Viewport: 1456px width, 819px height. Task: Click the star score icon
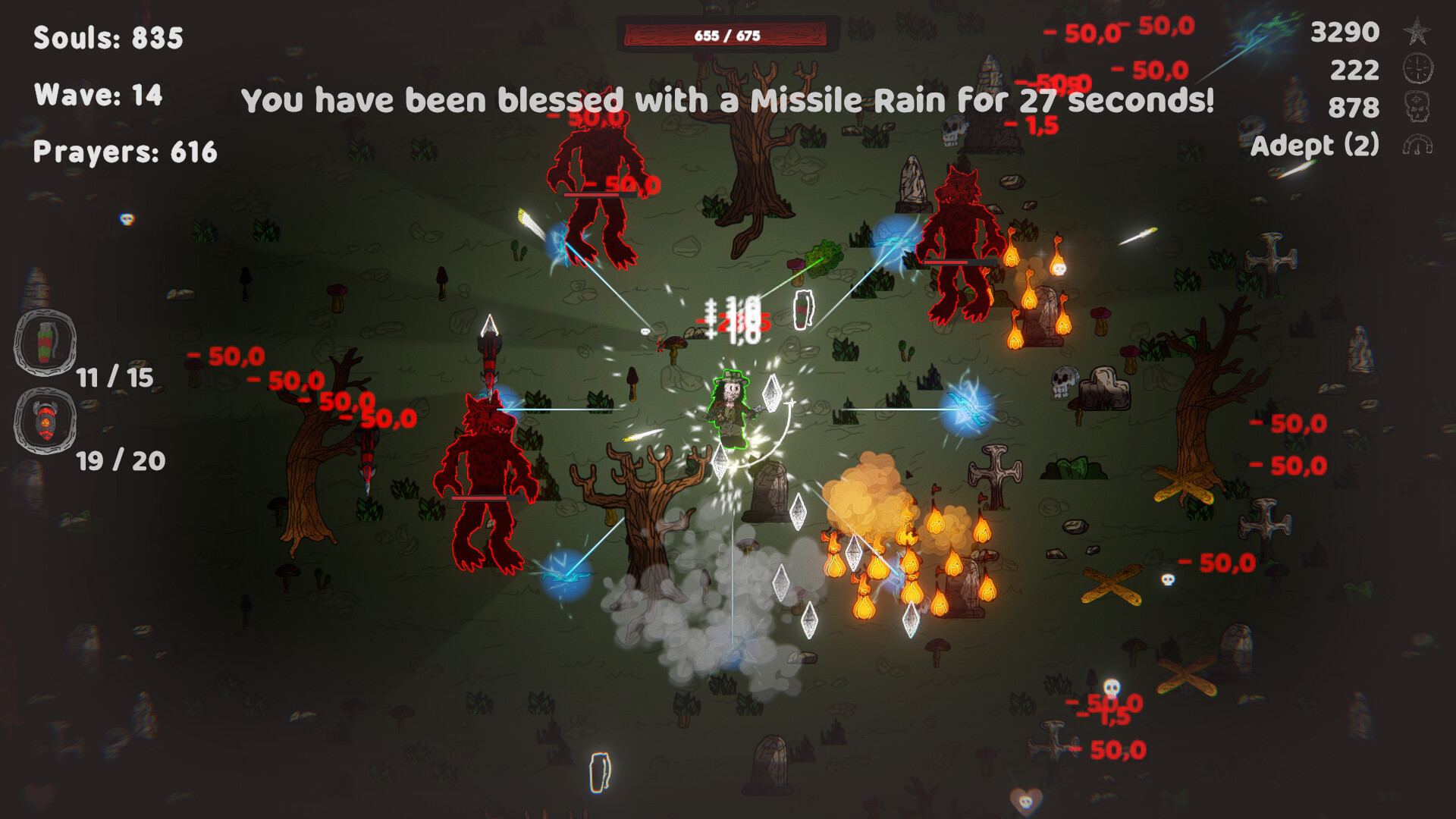click(1417, 32)
